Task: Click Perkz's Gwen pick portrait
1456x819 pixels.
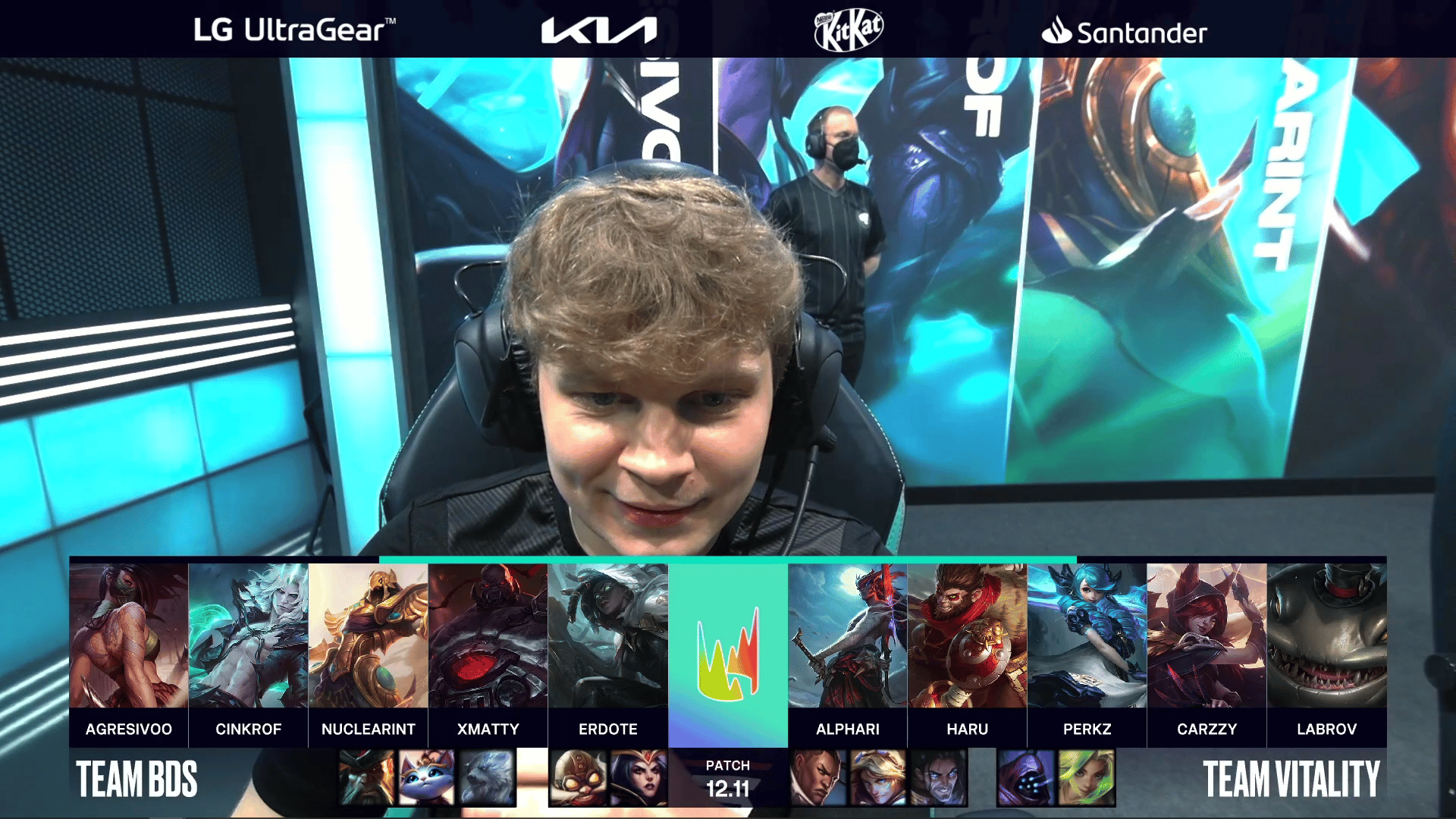Action: [x=1087, y=635]
